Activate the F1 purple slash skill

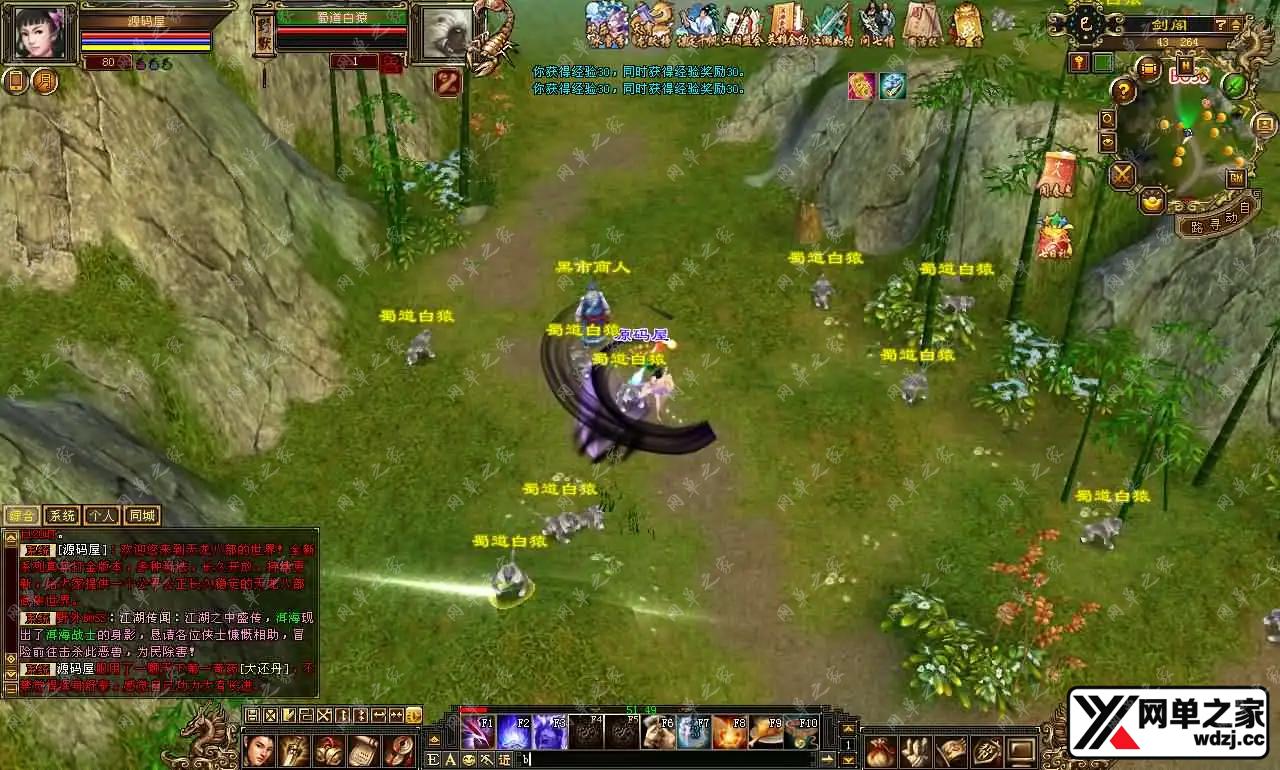tap(477, 732)
